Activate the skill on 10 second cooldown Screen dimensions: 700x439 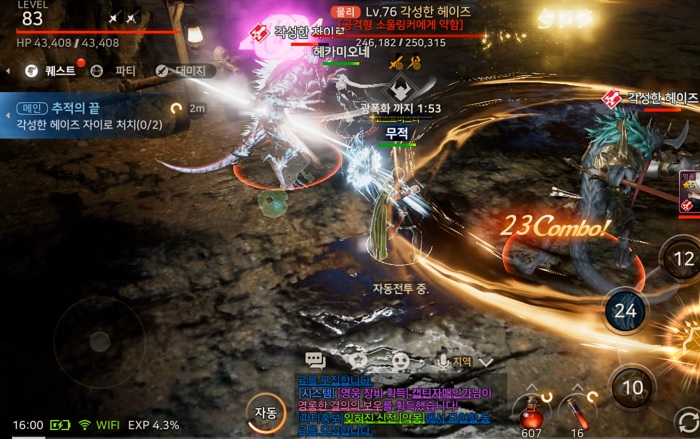coord(632,386)
